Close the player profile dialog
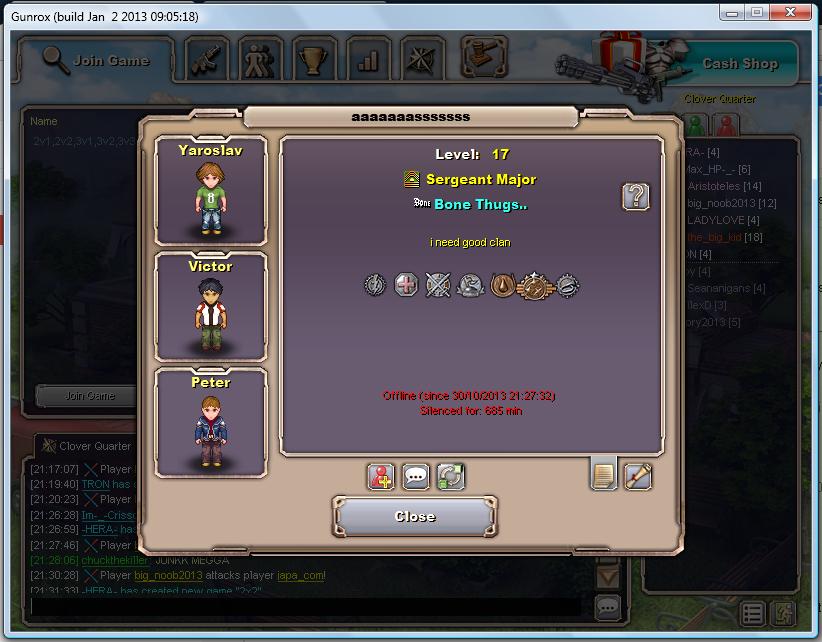 click(x=414, y=516)
